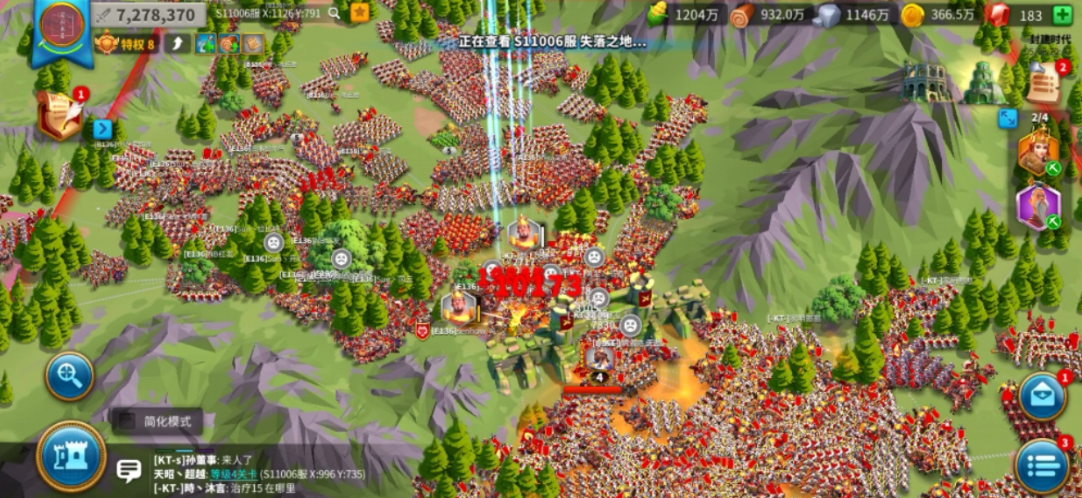Open the map search magnifier button
This screenshot has width=1082, height=498.
click(70, 376)
